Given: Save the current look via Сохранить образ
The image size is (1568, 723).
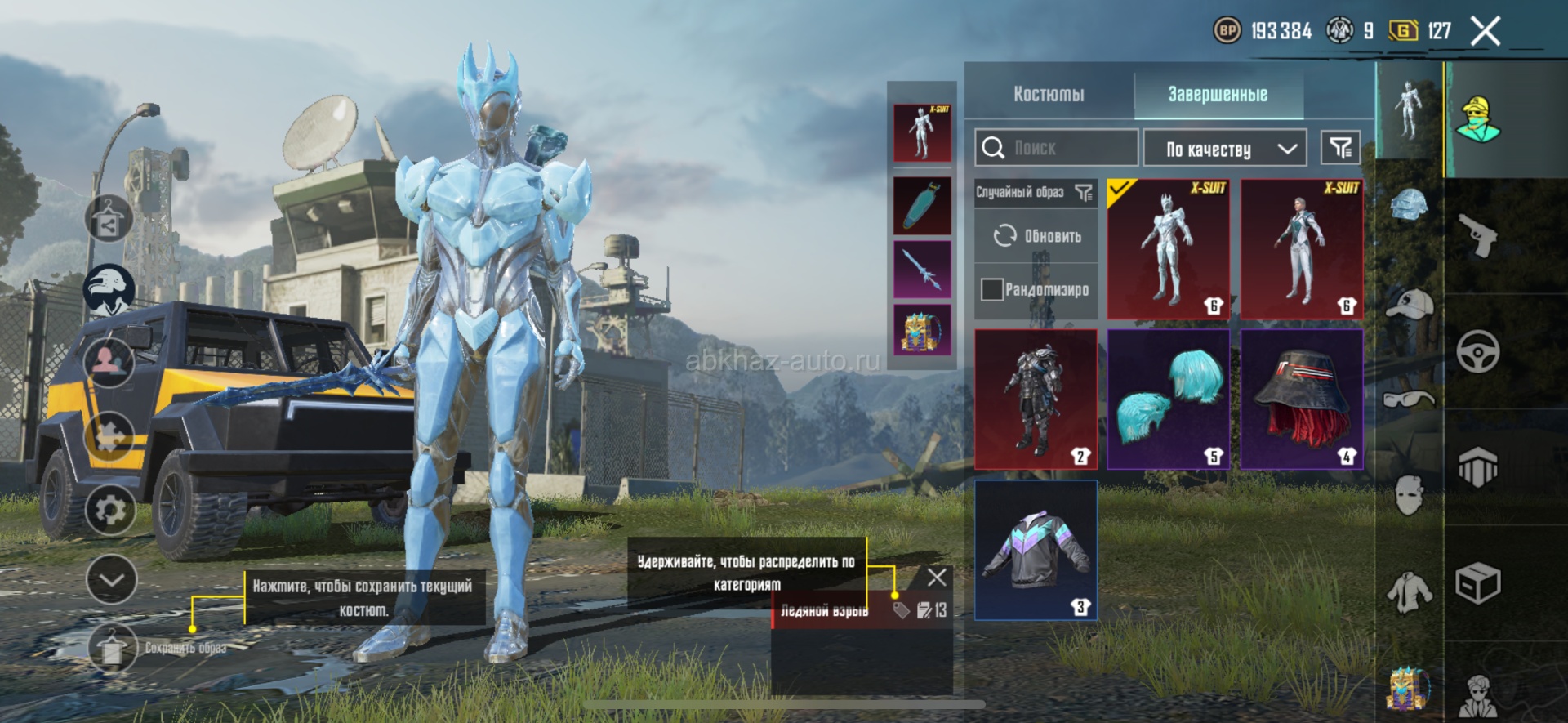Looking at the screenshot, I should 113,649.
